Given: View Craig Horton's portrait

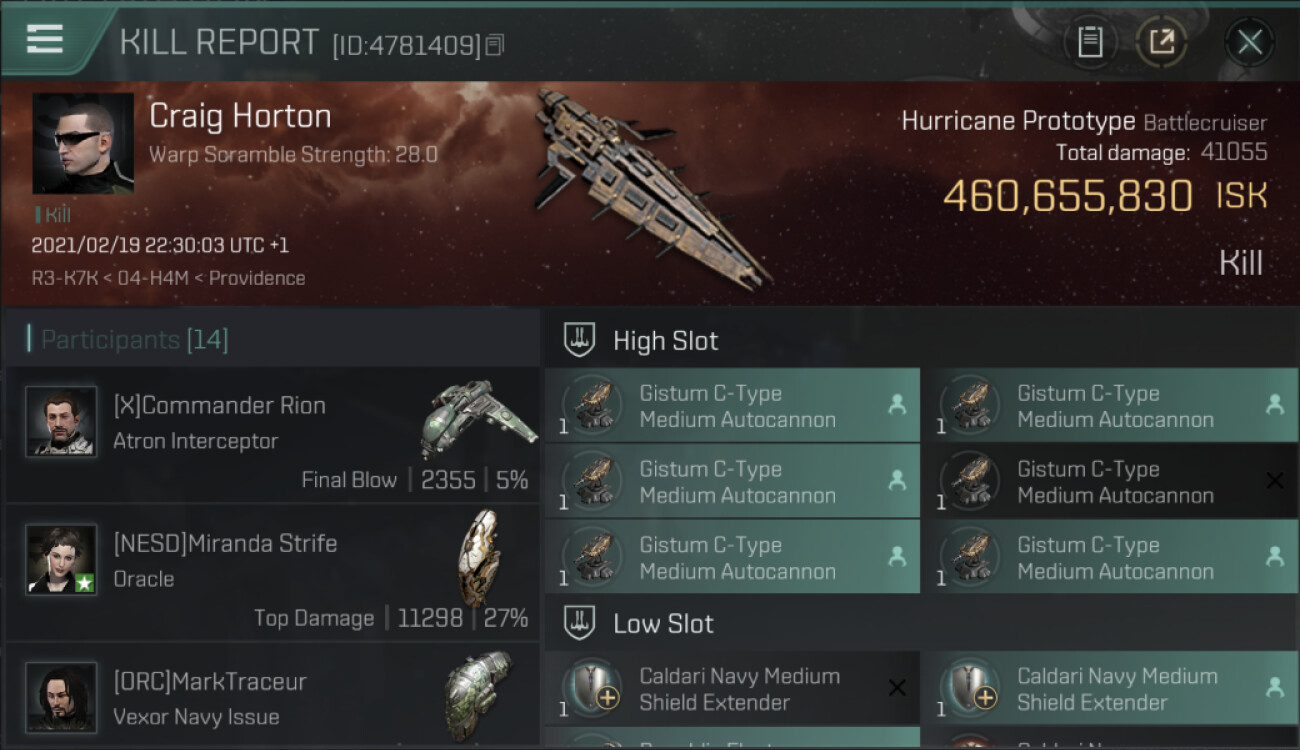Looking at the screenshot, I should point(83,143).
